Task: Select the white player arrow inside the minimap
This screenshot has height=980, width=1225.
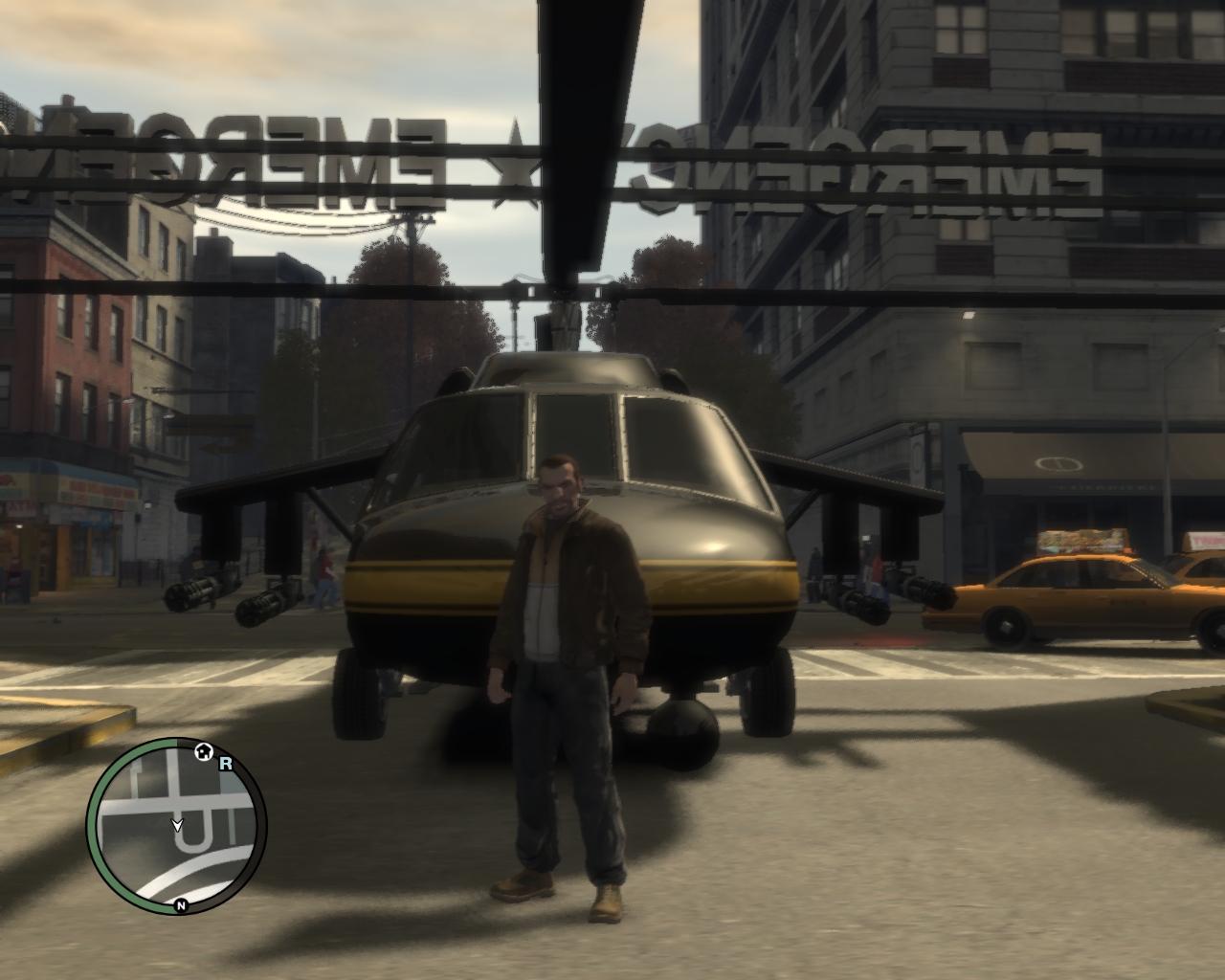Action: click(x=177, y=825)
